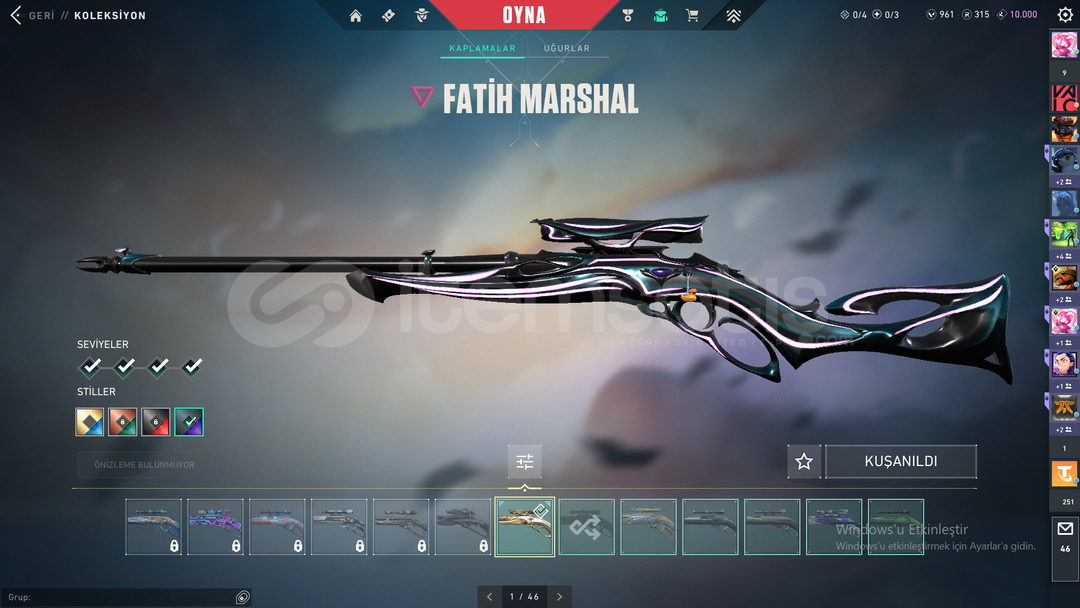Open the skin filter sliders button

tap(525, 462)
